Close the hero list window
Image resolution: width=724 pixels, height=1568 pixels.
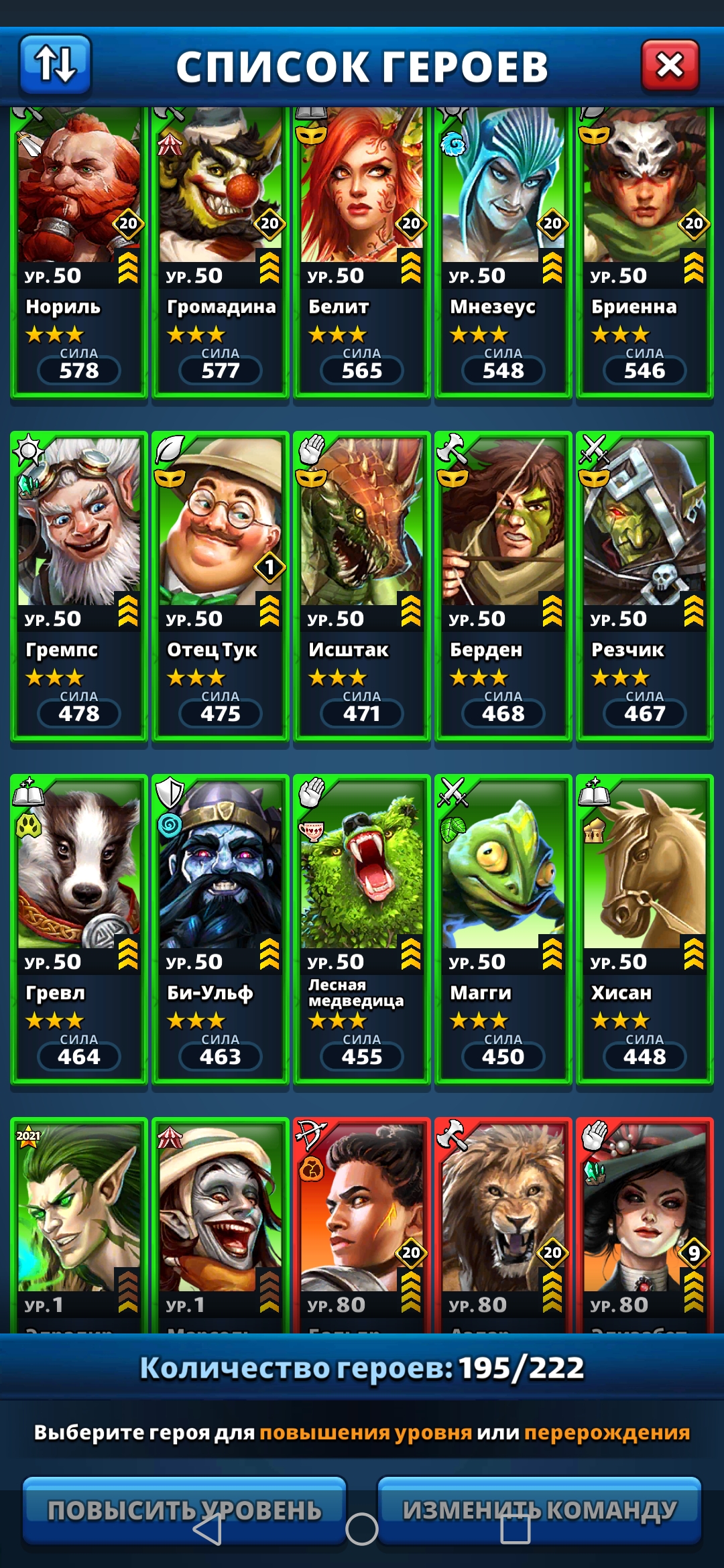point(670,66)
